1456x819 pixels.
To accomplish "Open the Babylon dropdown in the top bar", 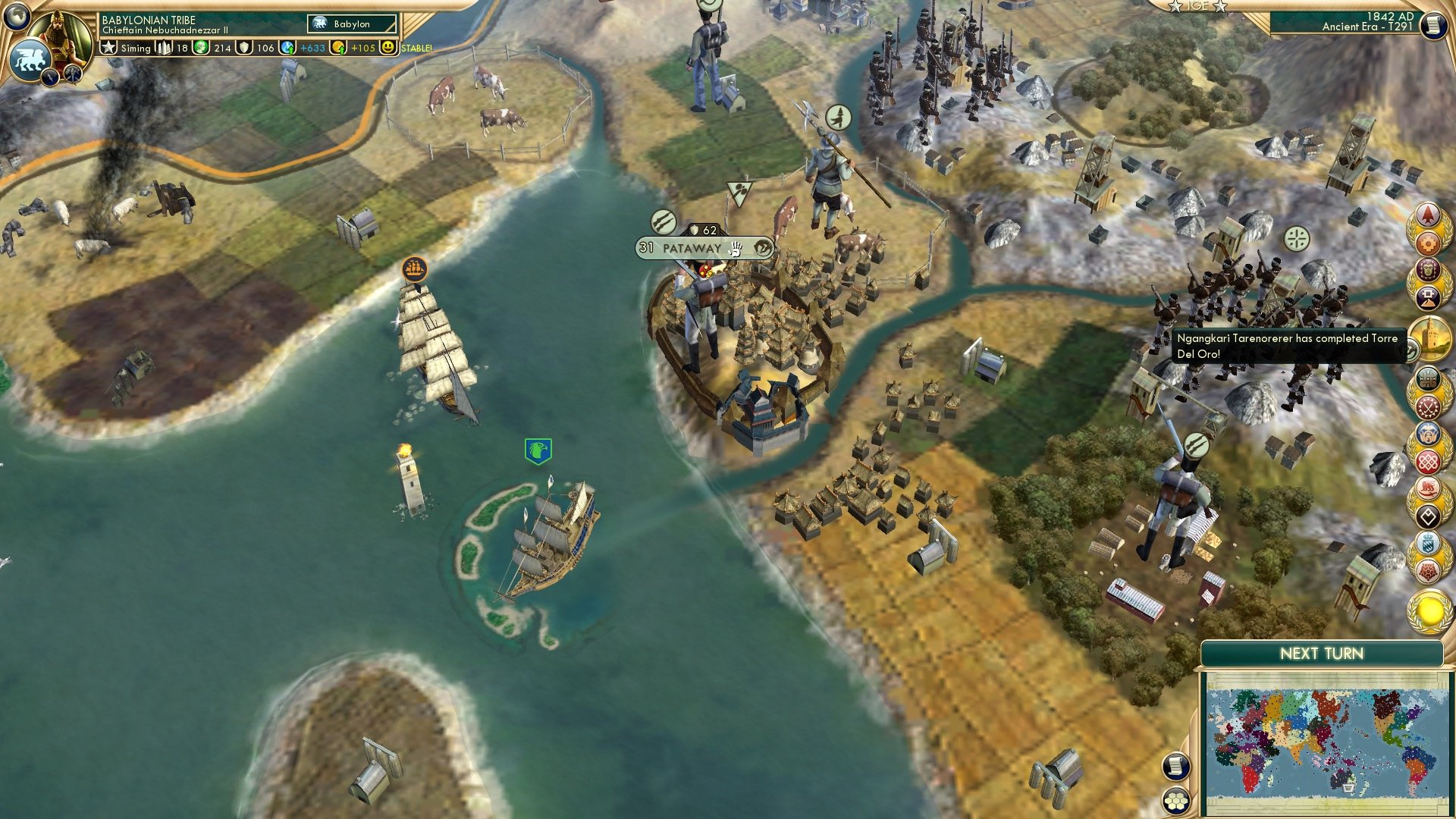I will [x=350, y=24].
